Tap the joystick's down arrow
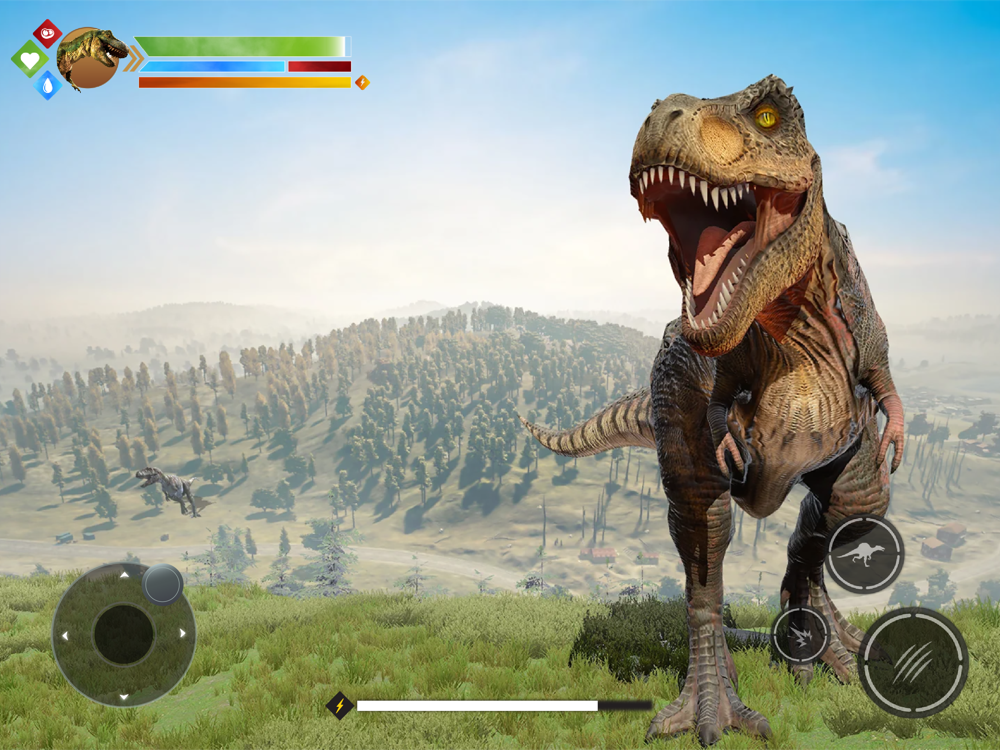Viewport: 1000px width, 750px height. [x=124, y=695]
